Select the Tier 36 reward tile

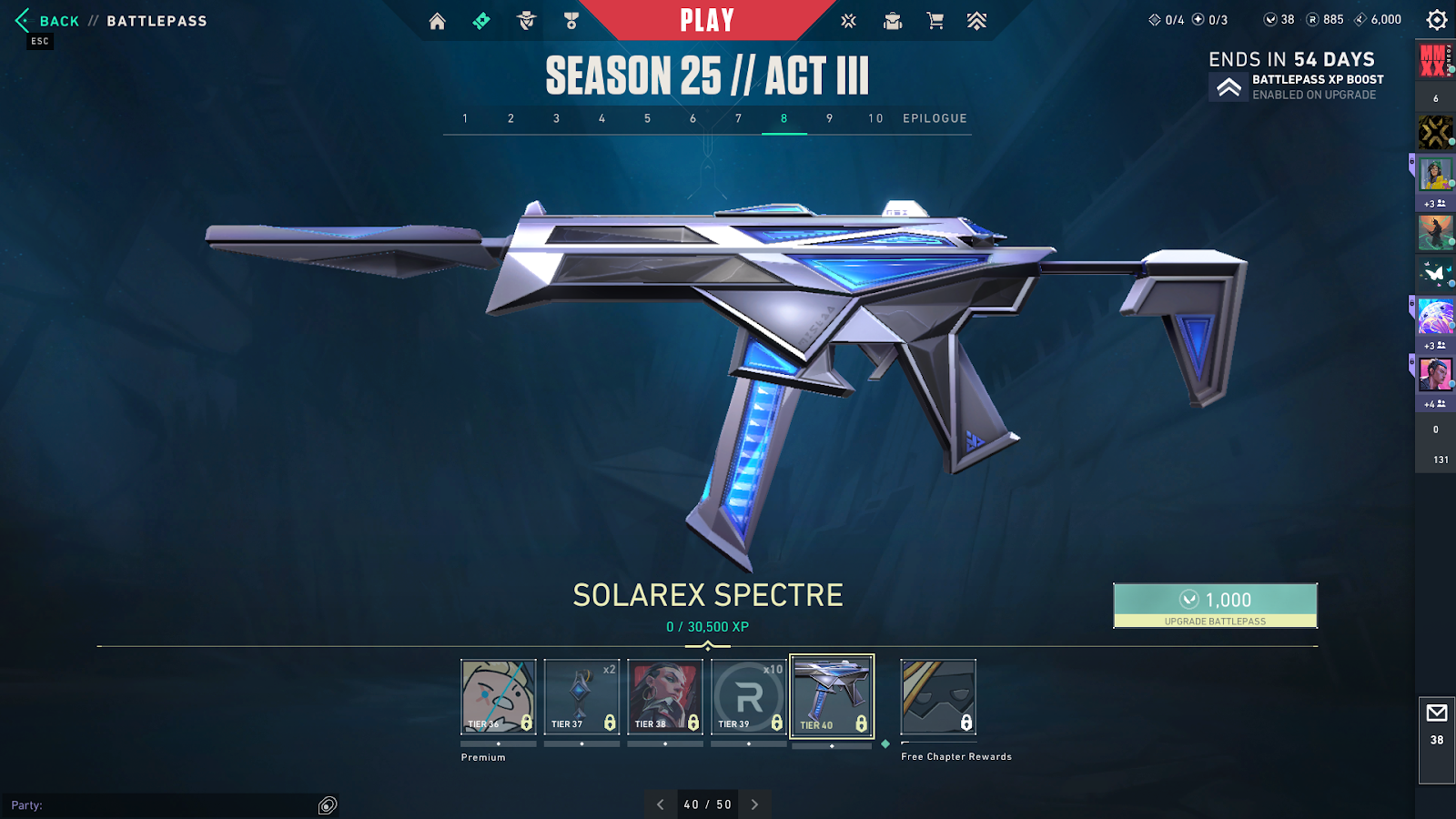[498, 697]
